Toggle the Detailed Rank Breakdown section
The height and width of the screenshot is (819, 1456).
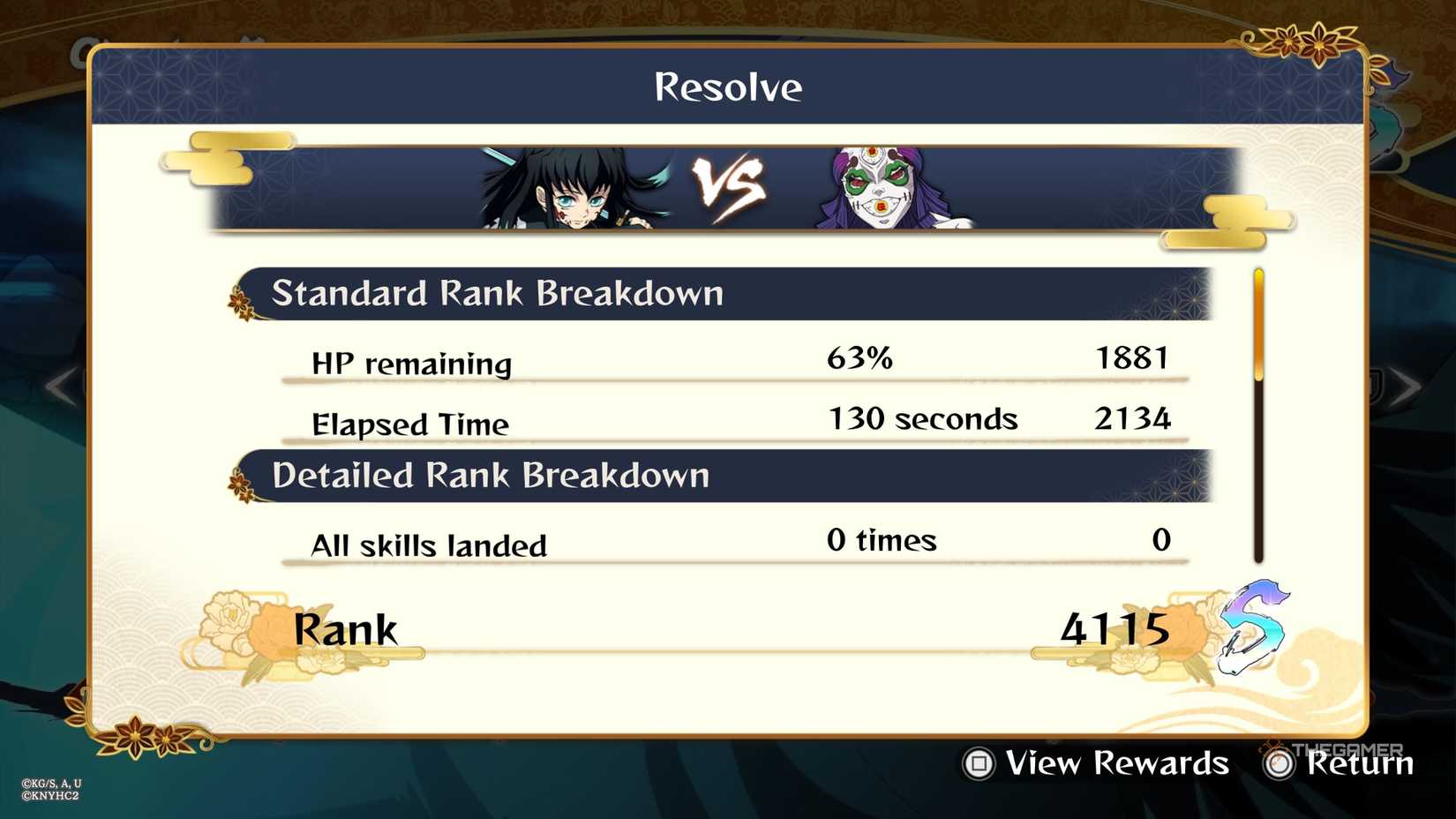(x=492, y=475)
